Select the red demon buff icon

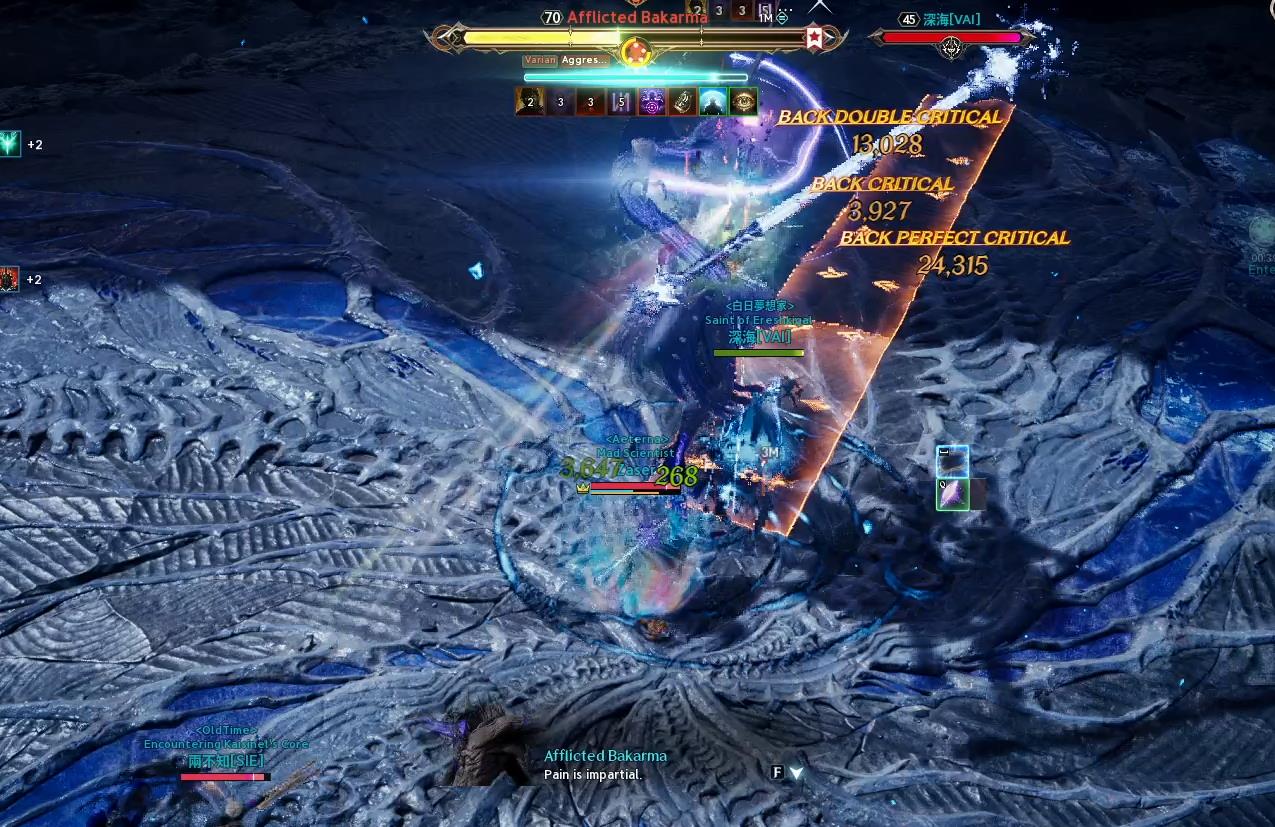9,279
